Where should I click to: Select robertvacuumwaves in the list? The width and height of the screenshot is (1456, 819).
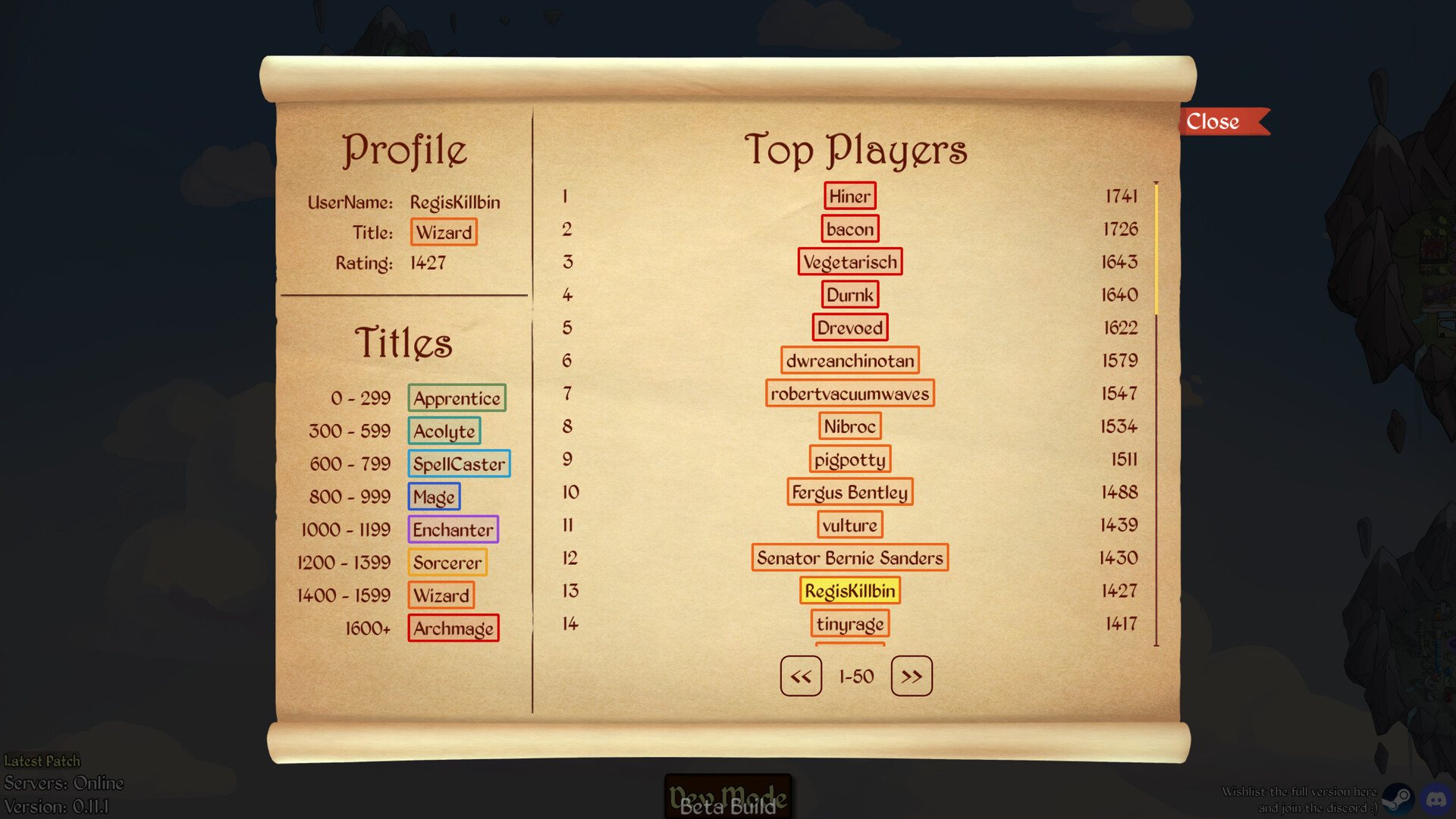pos(849,394)
